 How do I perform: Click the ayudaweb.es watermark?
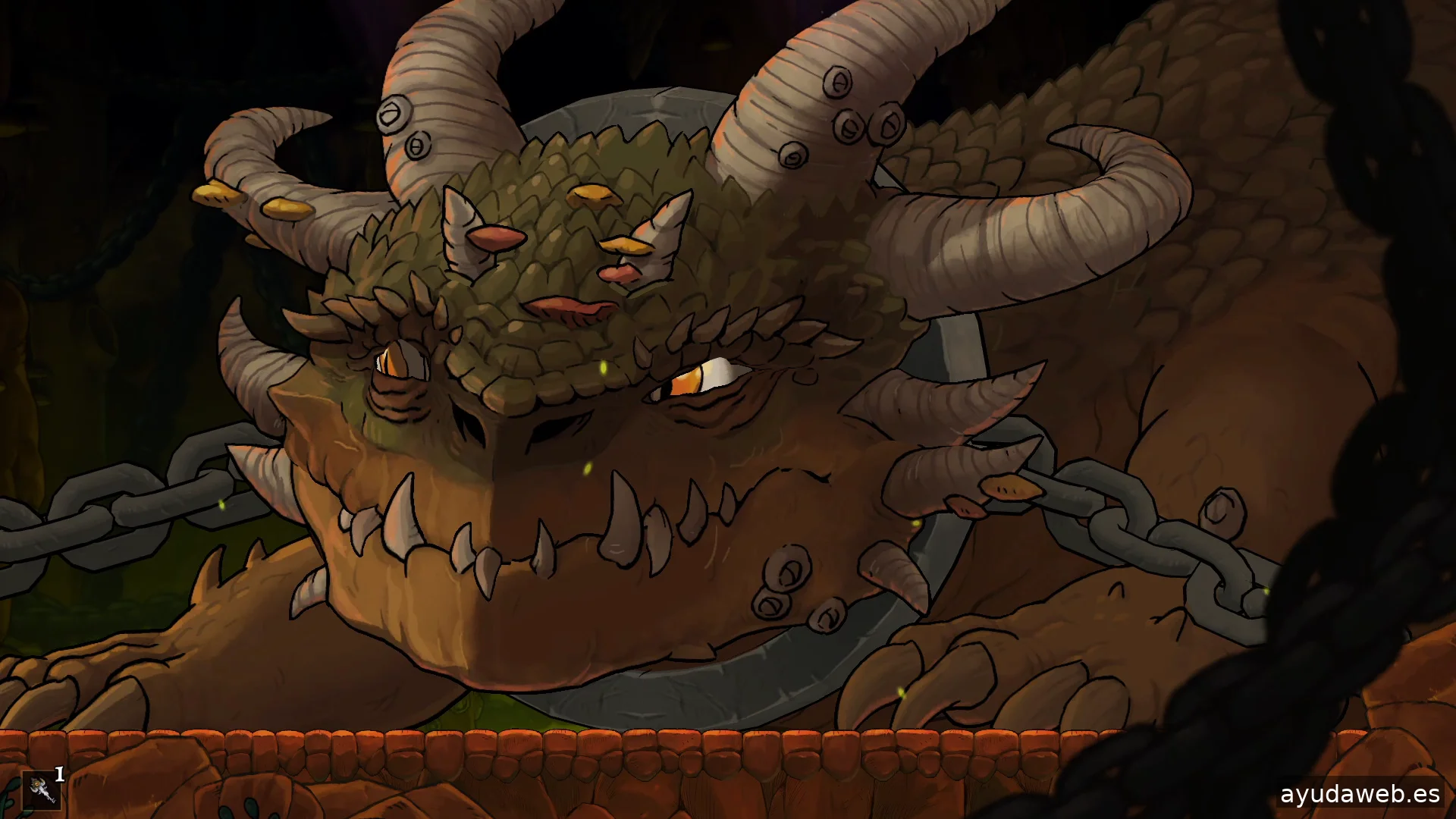pos(1360,794)
